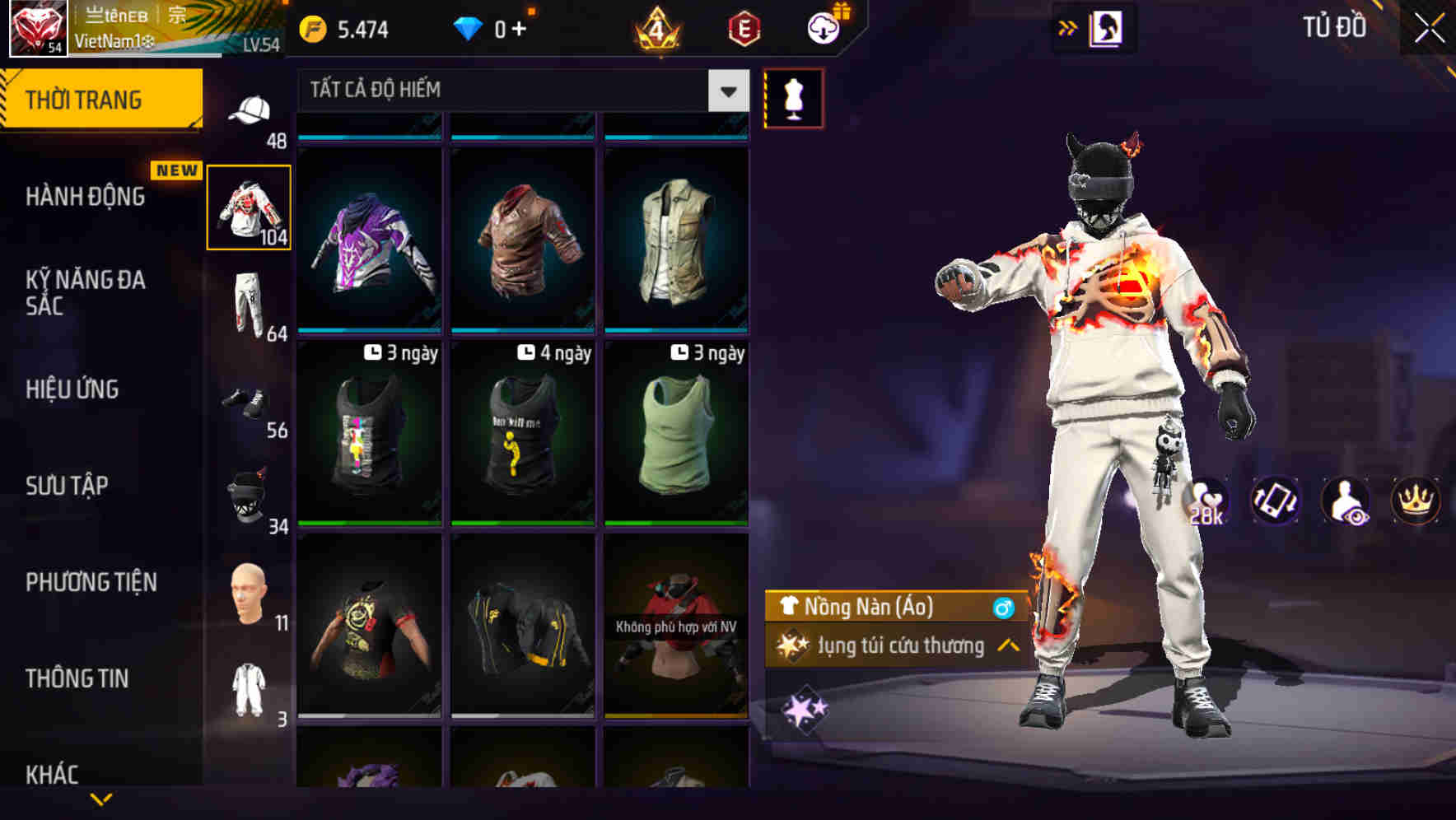The height and width of the screenshot is (820, 1456).
Task: Click the mannequin preset icon
Action: pos(793,97)
